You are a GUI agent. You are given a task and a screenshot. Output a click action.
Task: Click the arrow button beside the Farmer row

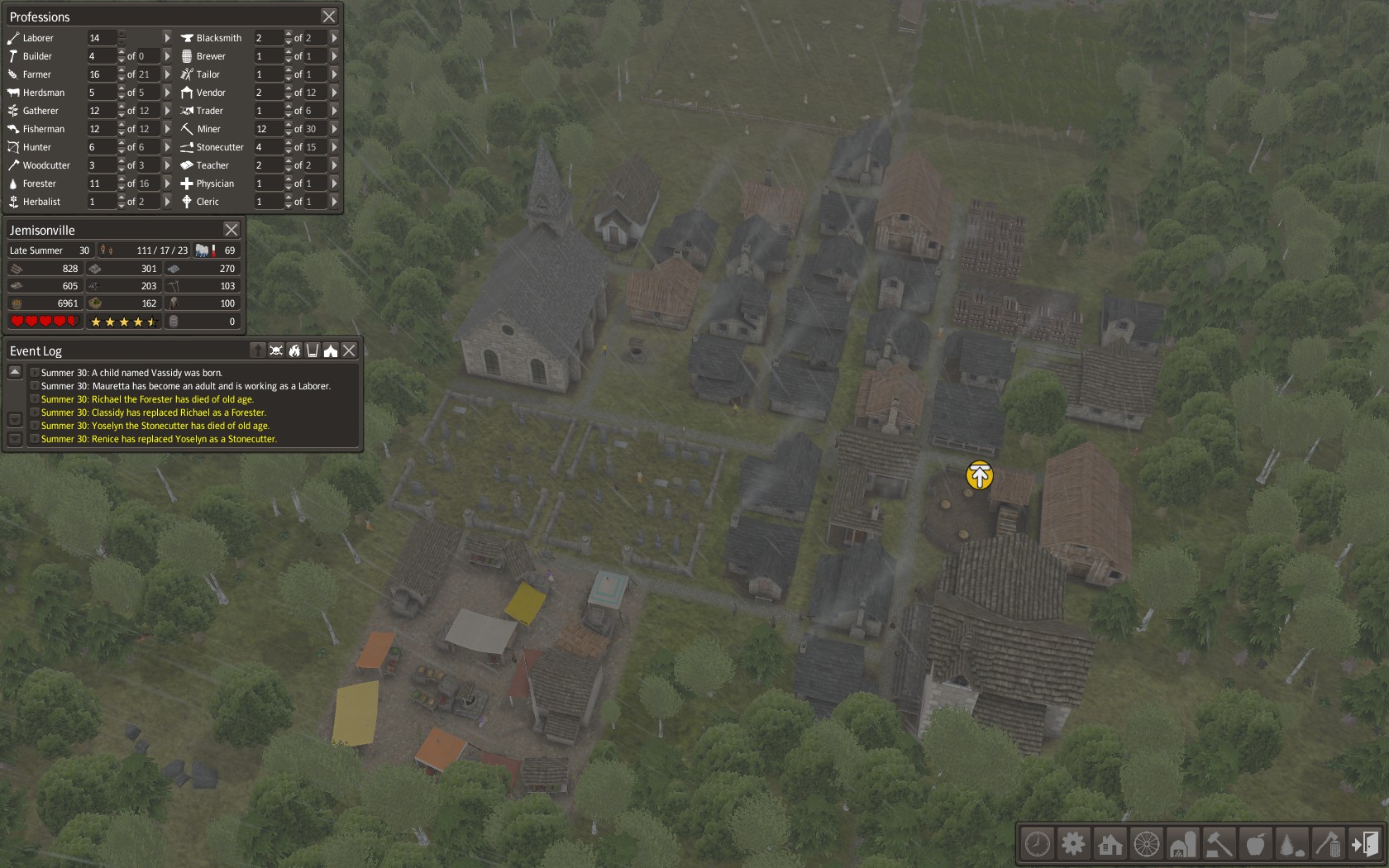click(x=167, y=74)
